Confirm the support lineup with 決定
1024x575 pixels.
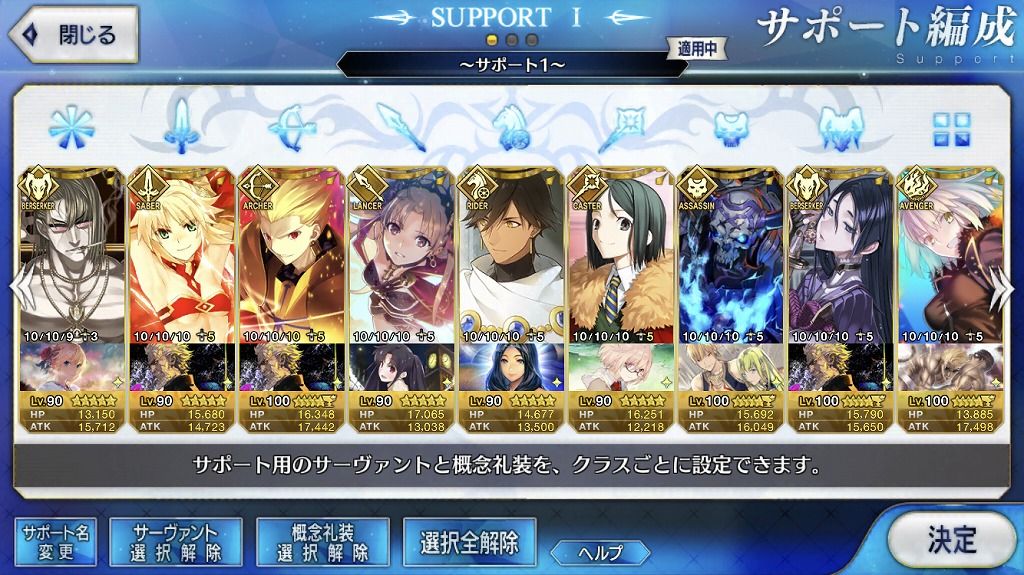click(x=950, y=540)
